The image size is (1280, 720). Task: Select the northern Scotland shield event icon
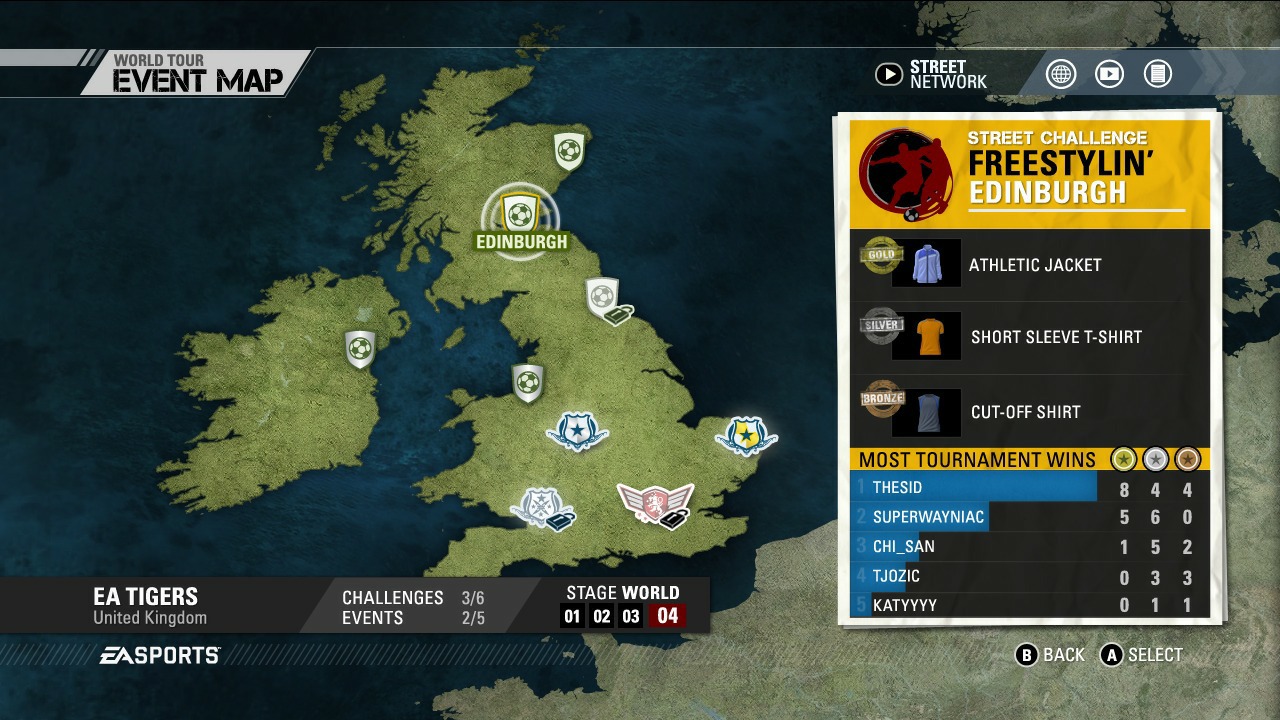tap(567, 153)
